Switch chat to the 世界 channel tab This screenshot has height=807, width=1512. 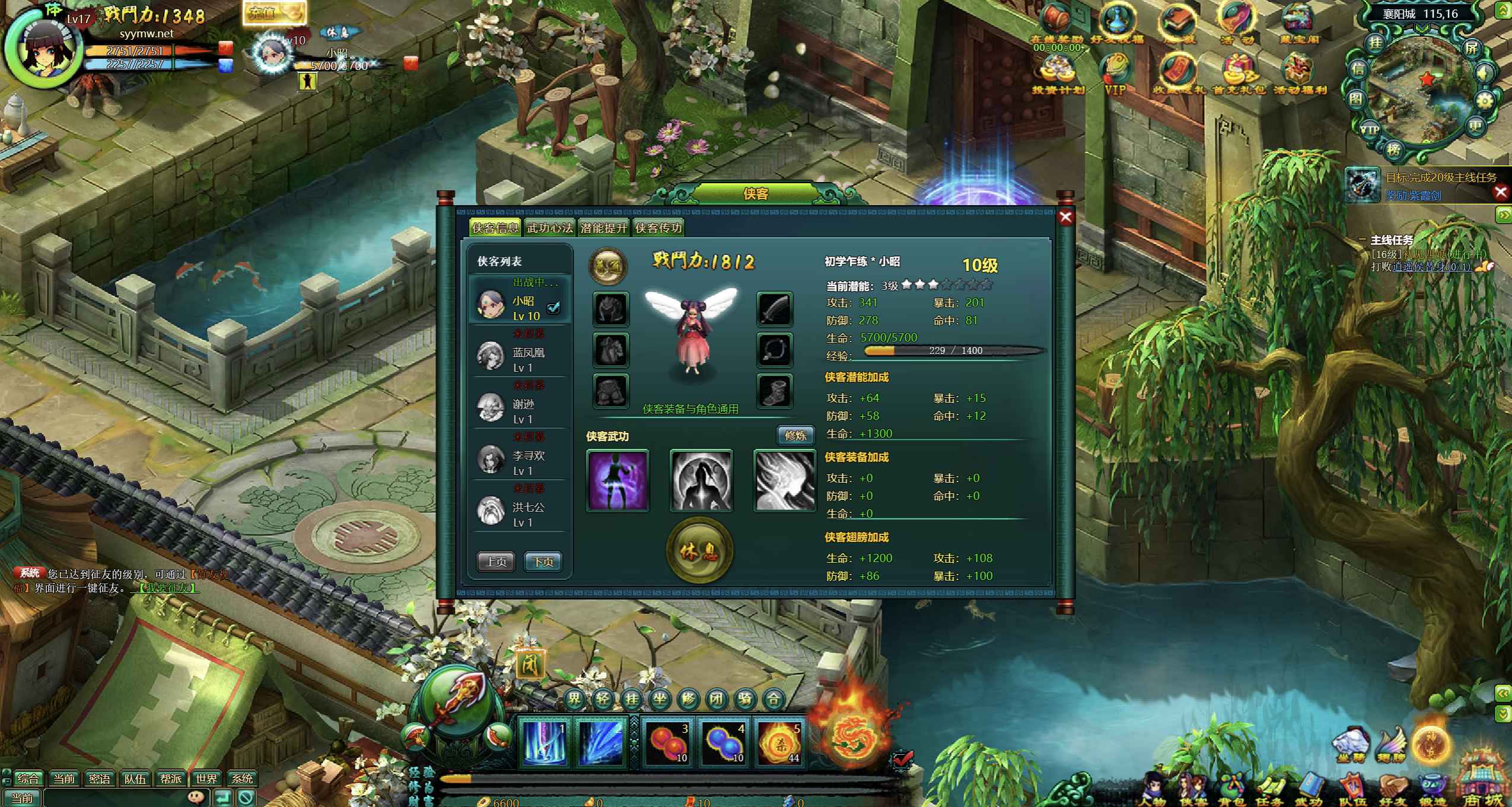coord(206,779)
